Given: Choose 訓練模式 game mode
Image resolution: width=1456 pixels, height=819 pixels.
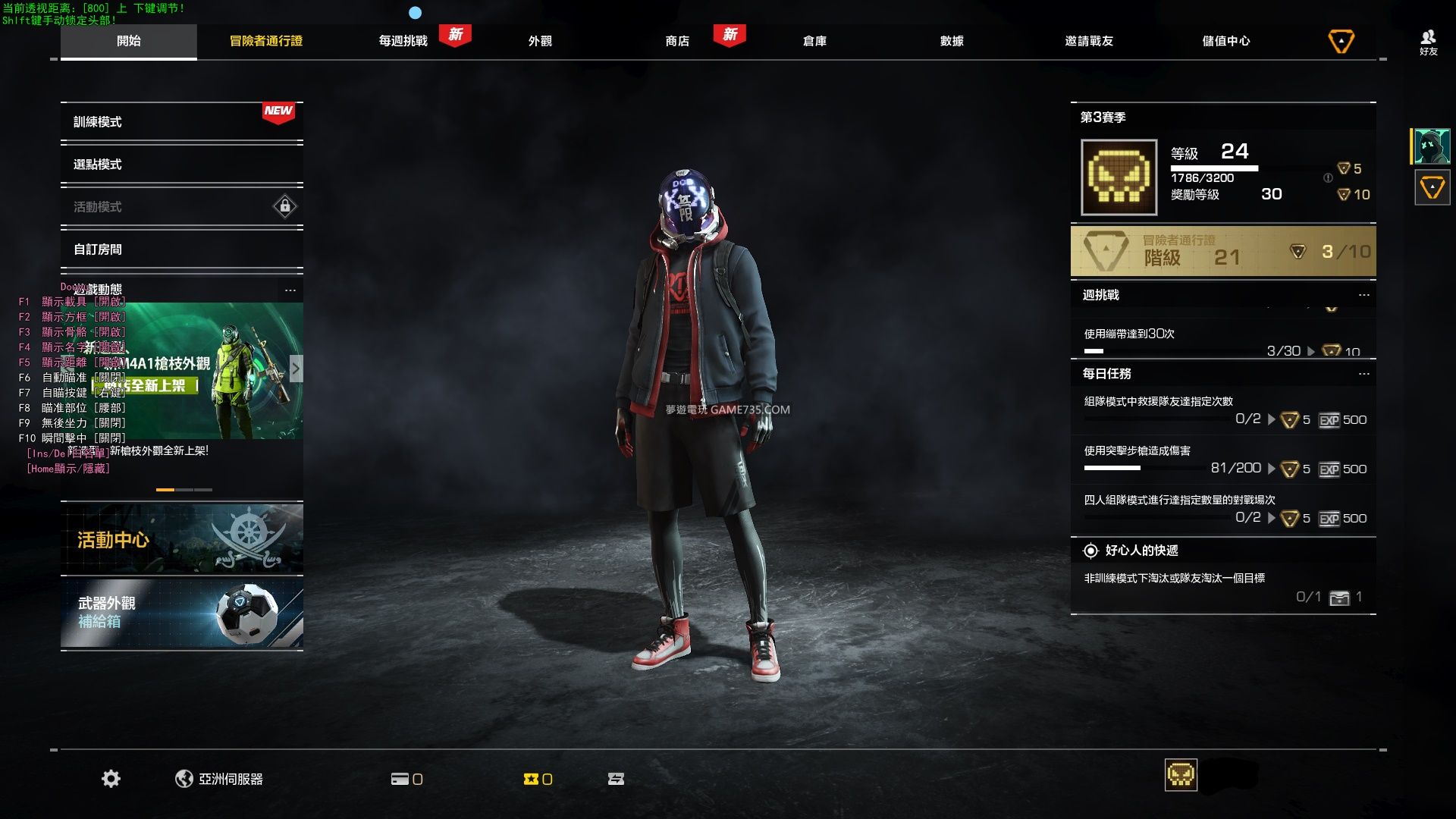Looking at the screenshot, I should 181,122.
